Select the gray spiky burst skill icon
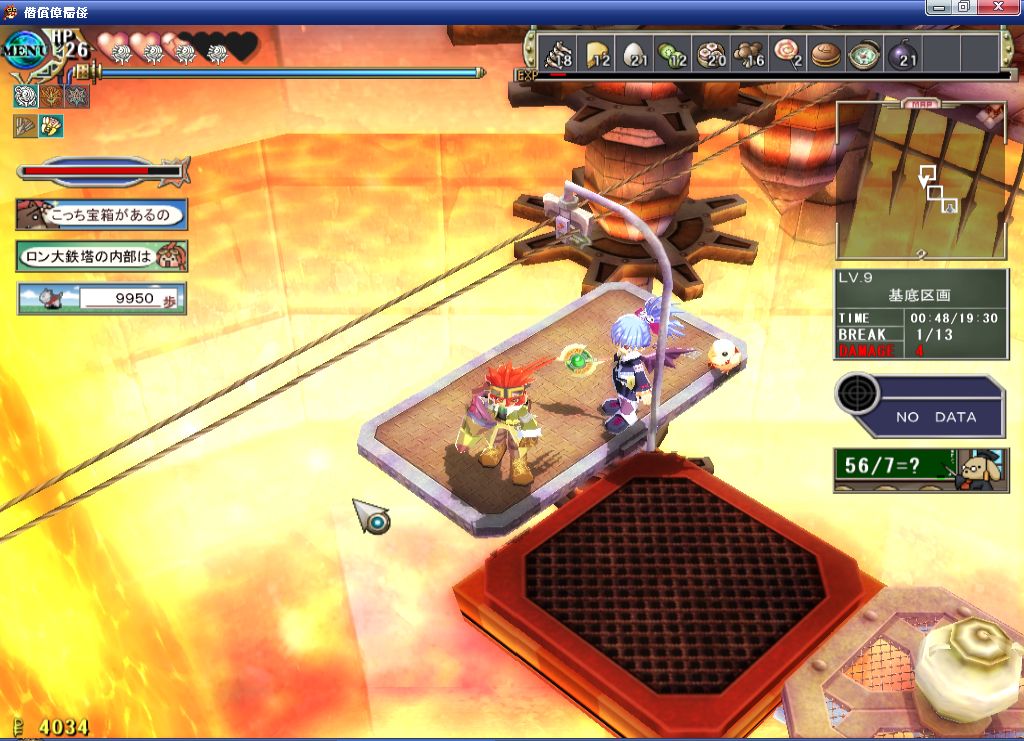Screen dimensions: 1024x741 pyautogui.click(x=76, y=96)
